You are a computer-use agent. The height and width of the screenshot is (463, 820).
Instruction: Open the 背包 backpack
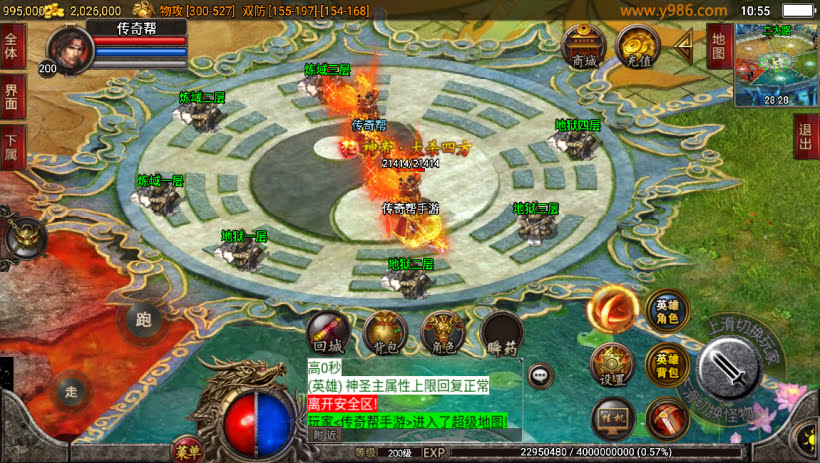384,332
